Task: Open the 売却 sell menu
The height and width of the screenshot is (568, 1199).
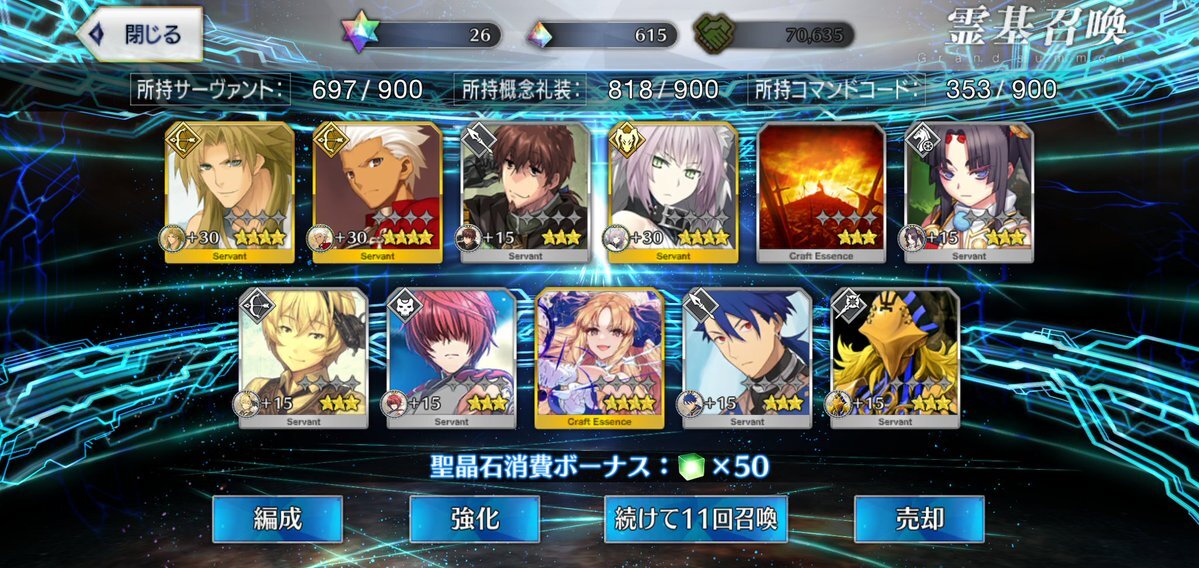Action: pos(919,519)
